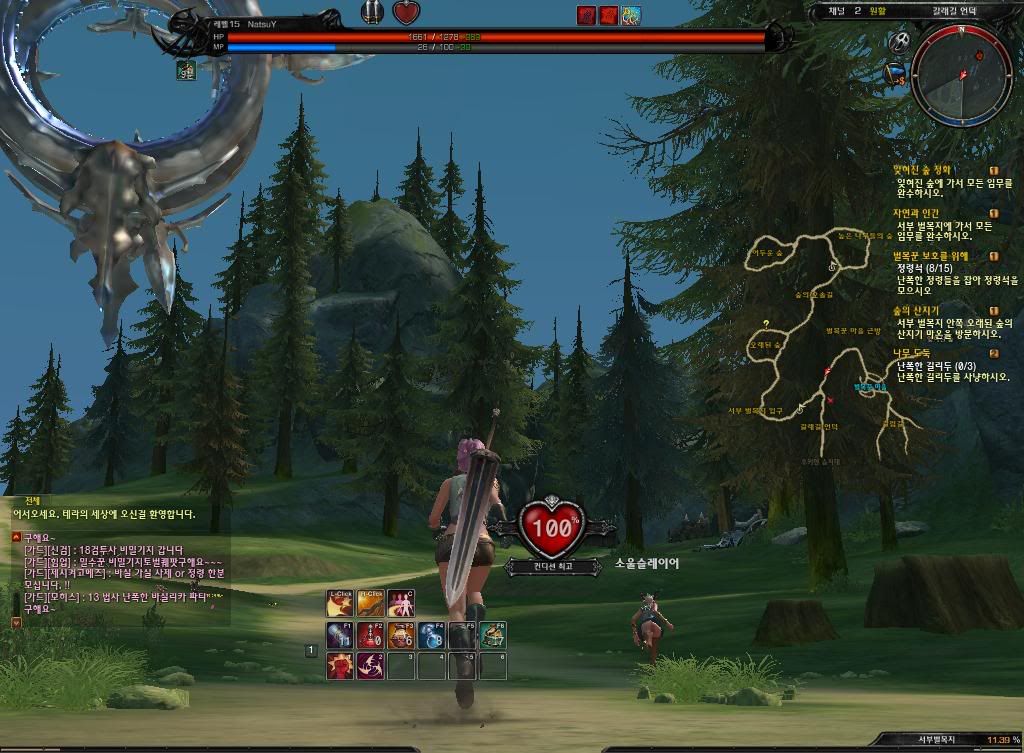Viewport: 1024px width, 753px height.
Task: Use the F2 red potion slot
Action: tap(370, 635)
